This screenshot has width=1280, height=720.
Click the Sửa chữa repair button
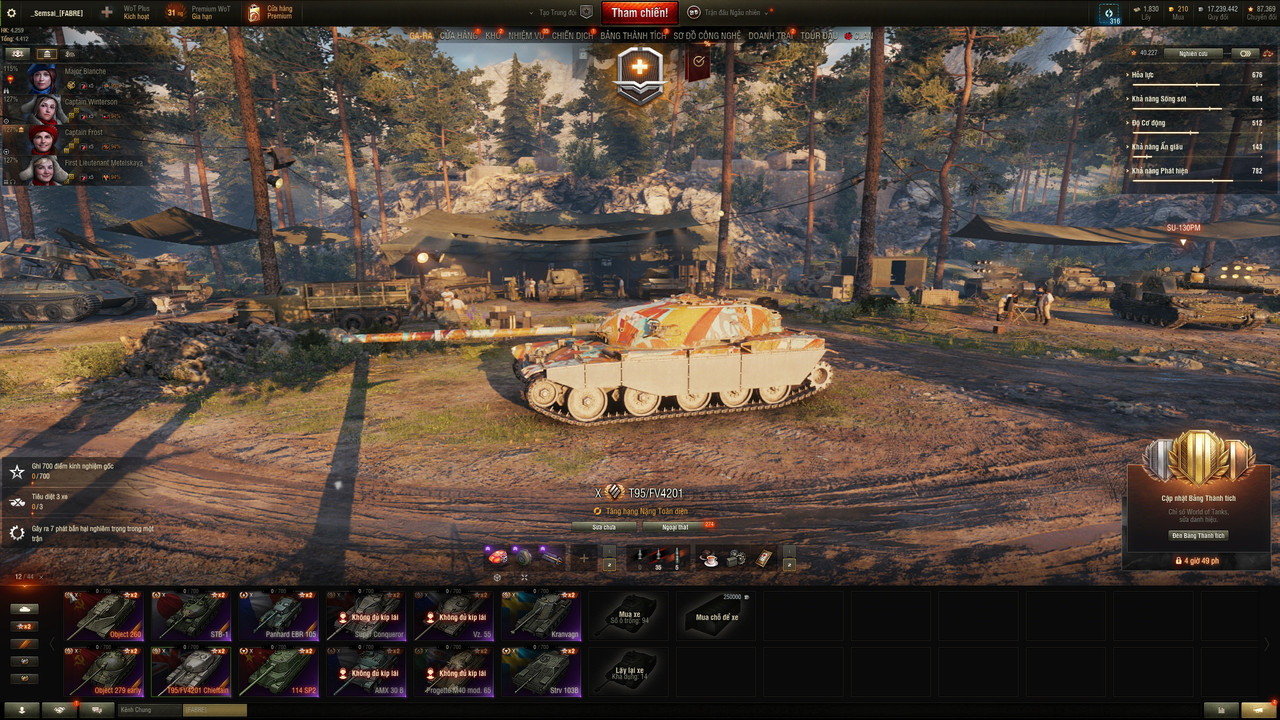[x=604, y=526]
